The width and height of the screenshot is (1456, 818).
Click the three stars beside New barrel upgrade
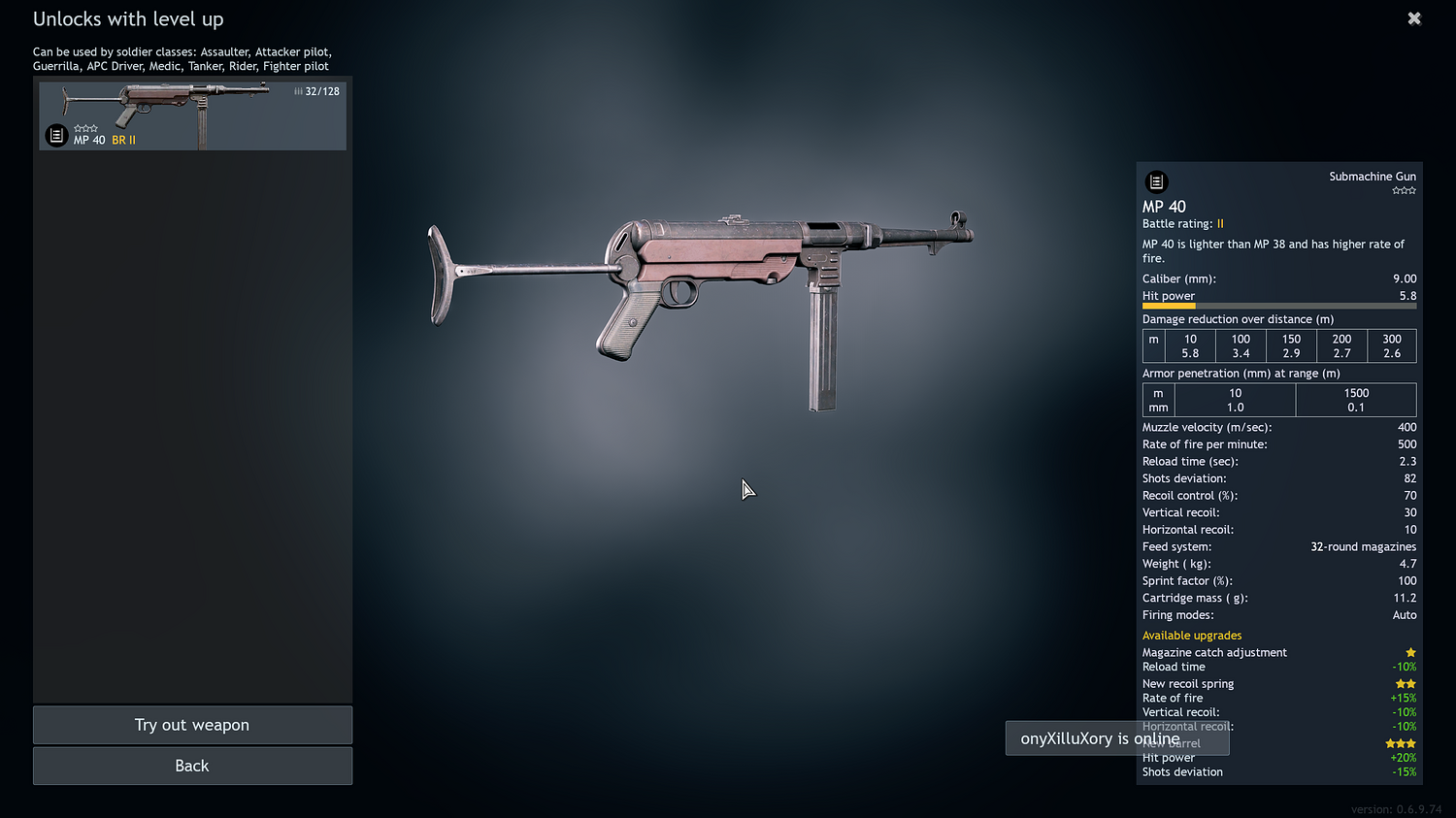(x=1401, y=742)
